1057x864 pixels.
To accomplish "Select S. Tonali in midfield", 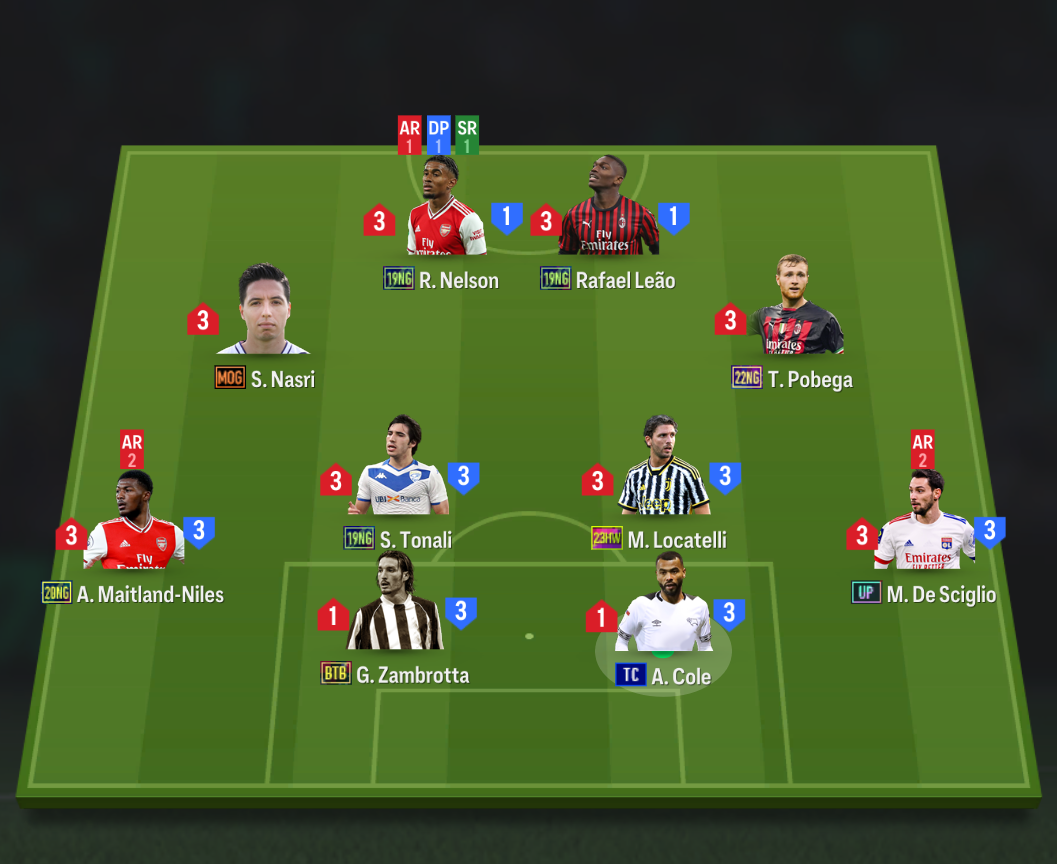I will 402,478.
